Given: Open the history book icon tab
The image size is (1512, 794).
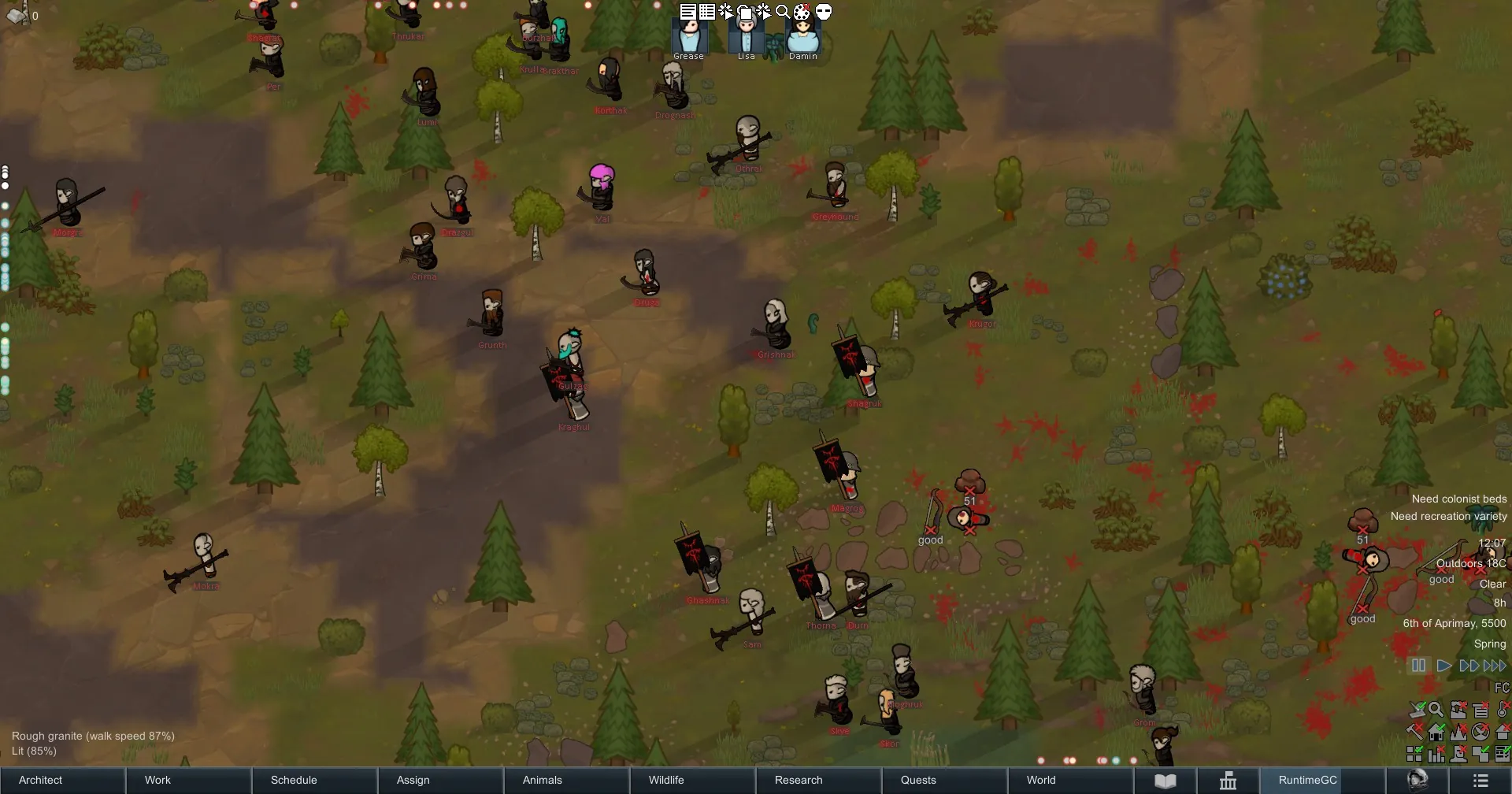Looking at the screenshot, I should 1165,781.
